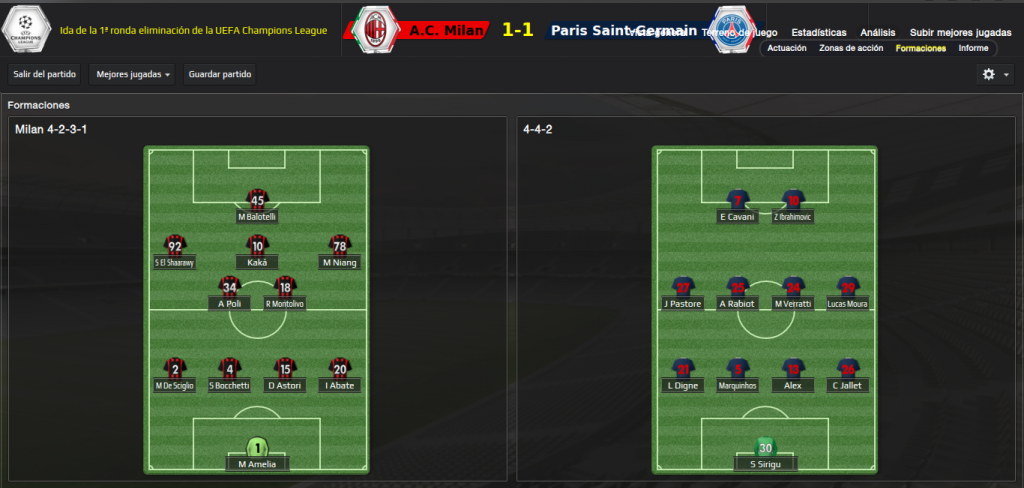Show the Actuación sub-tab

click(786, 48)
